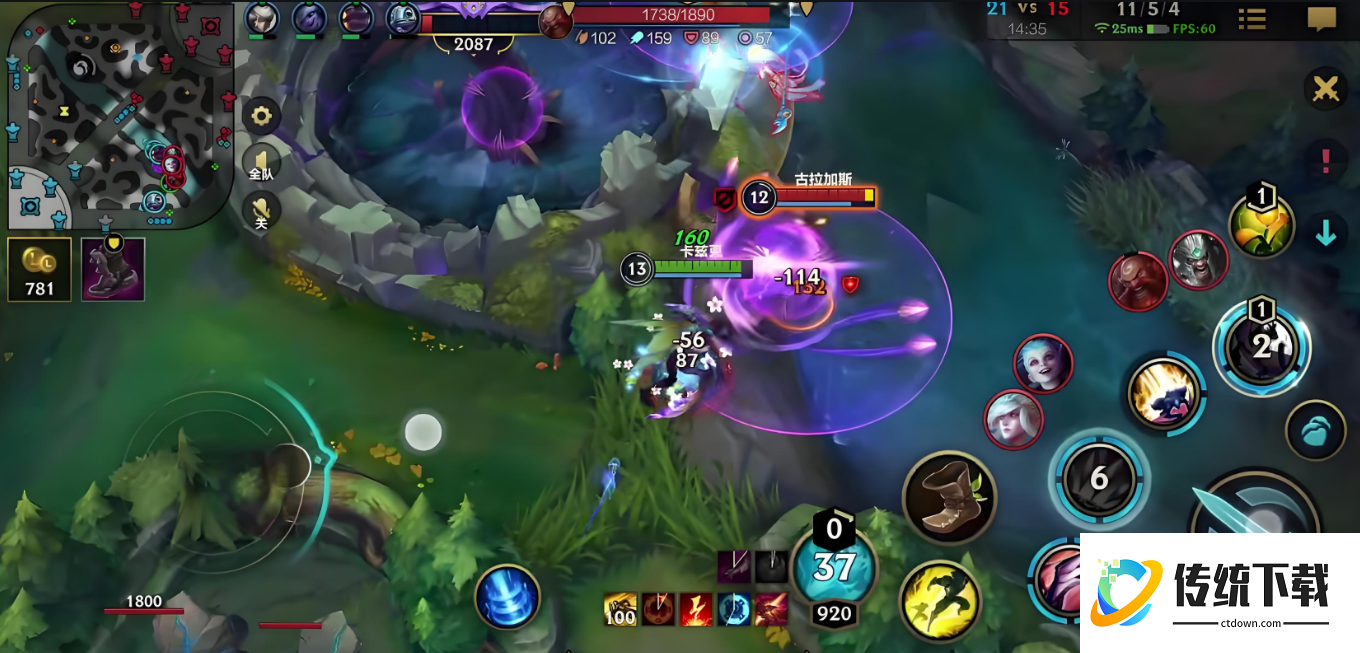Click the 传统下载 ctdown.com watermark

[x=1220, y=593]
